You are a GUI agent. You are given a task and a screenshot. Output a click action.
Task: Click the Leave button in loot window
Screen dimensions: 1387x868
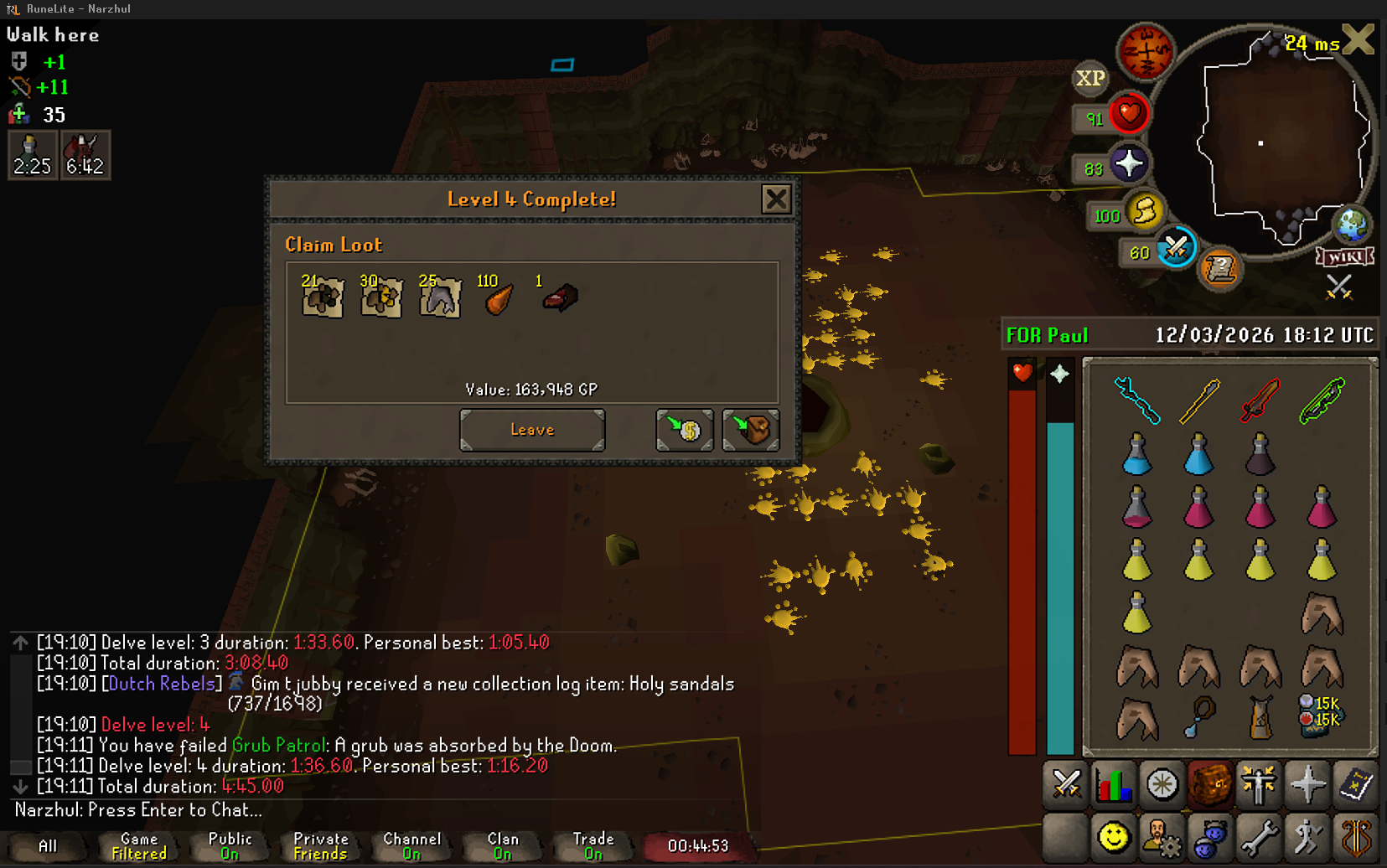532,430
